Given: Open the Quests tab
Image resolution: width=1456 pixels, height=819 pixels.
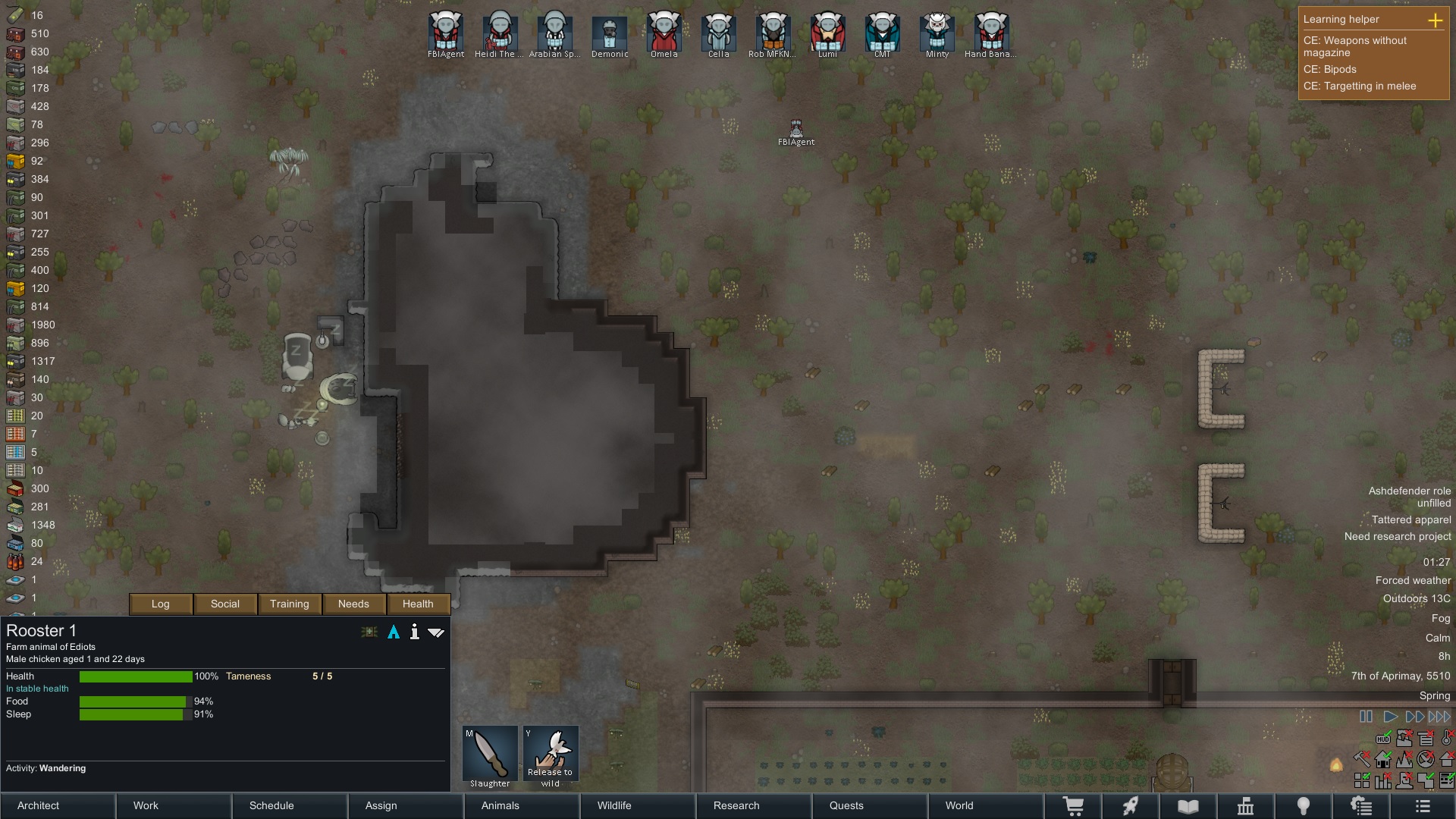Looking at the screenshot, I should [846, 805].
